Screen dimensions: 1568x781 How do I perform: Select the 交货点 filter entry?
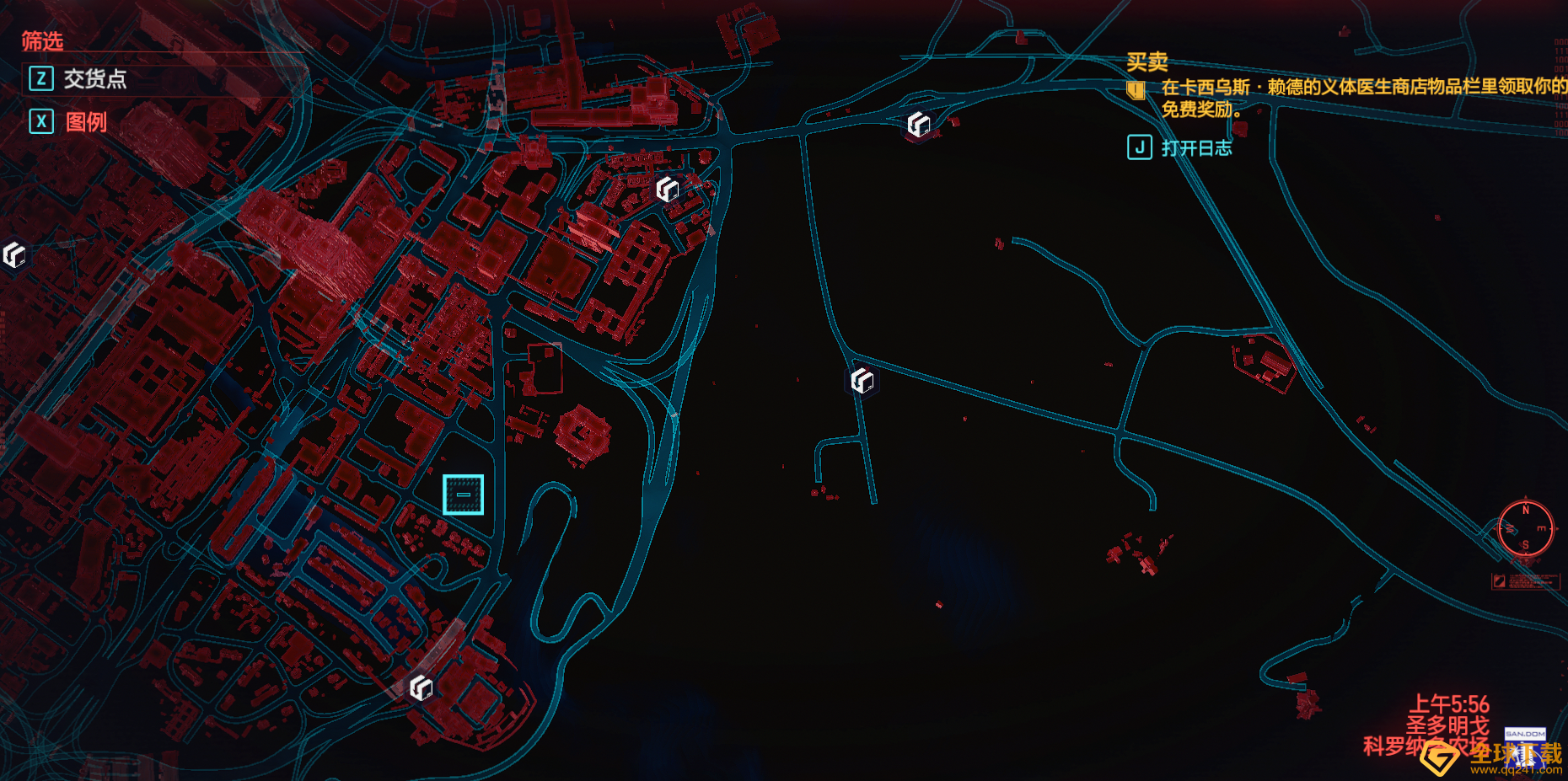[94, 79]
